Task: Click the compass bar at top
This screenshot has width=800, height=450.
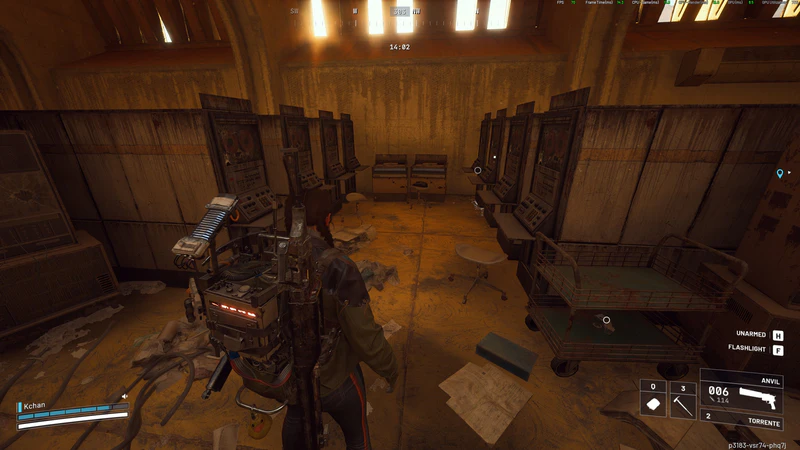Action: 400,12
